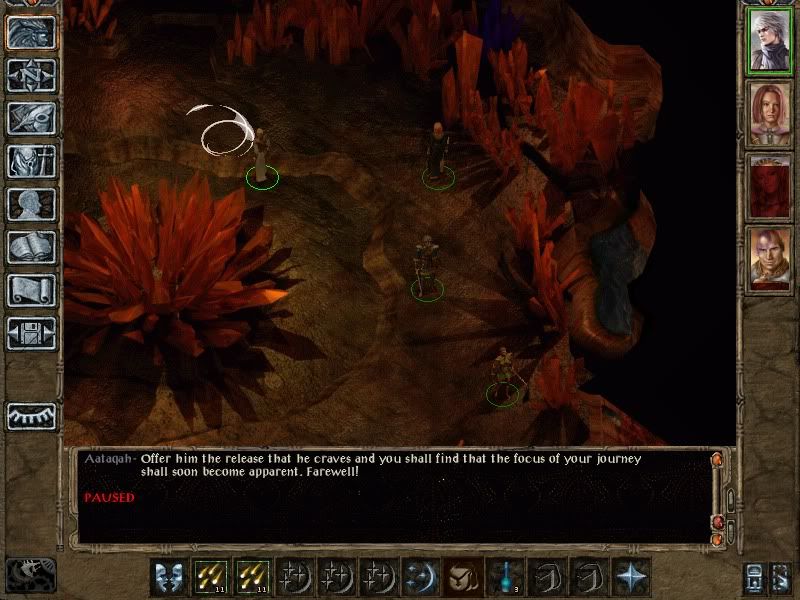Click the blue mask icon in action bar
Viewport: 800px width, 600px height.
169,577
